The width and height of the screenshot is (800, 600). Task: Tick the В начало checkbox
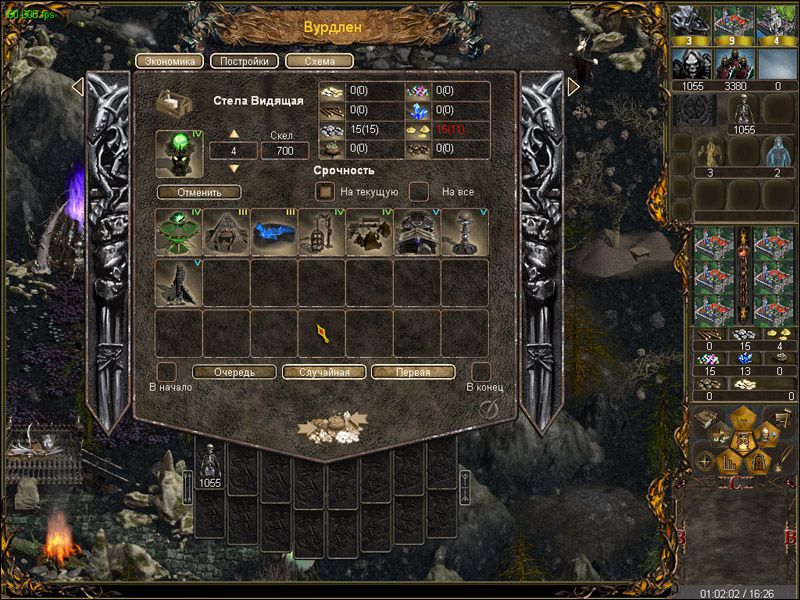168,371
